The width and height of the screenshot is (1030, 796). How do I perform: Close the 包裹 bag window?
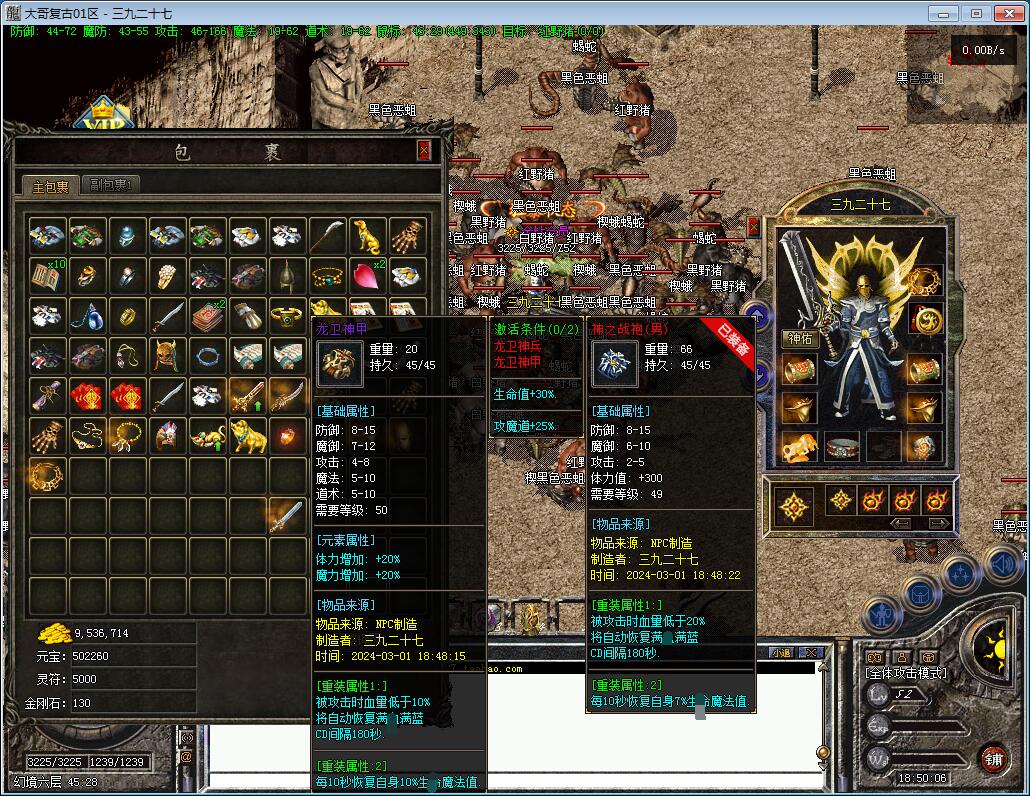coord(424,150)
